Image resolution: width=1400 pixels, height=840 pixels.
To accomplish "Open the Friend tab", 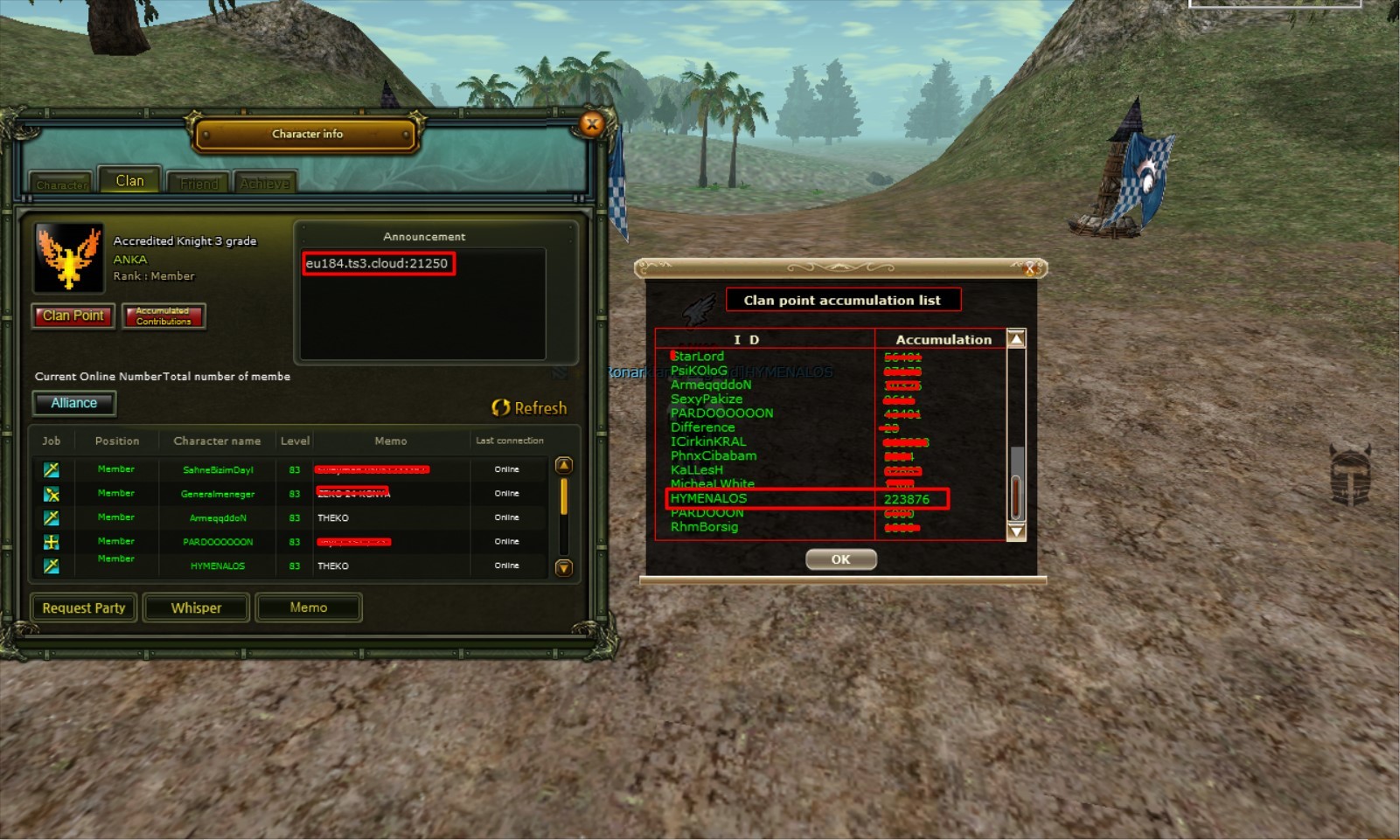I will pos(199,184).
